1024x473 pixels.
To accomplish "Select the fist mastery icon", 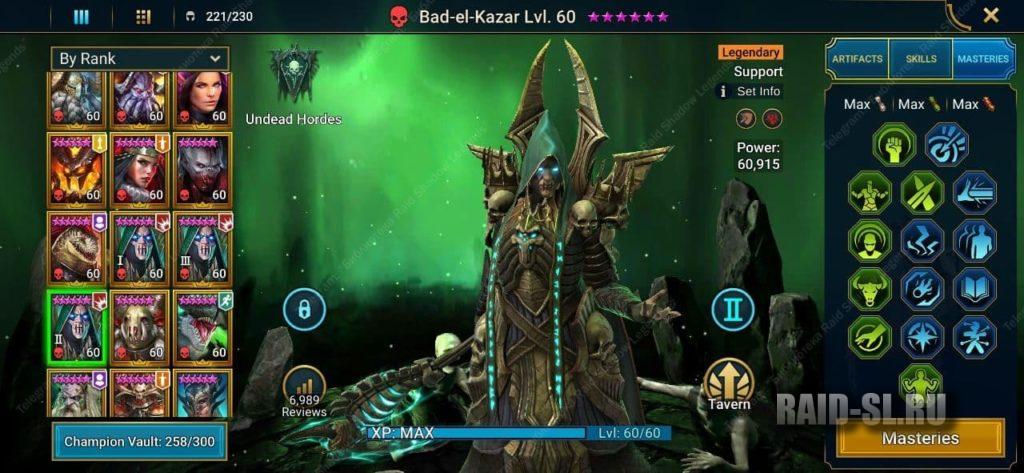I will pyautogui.click(x=893, y=144).
